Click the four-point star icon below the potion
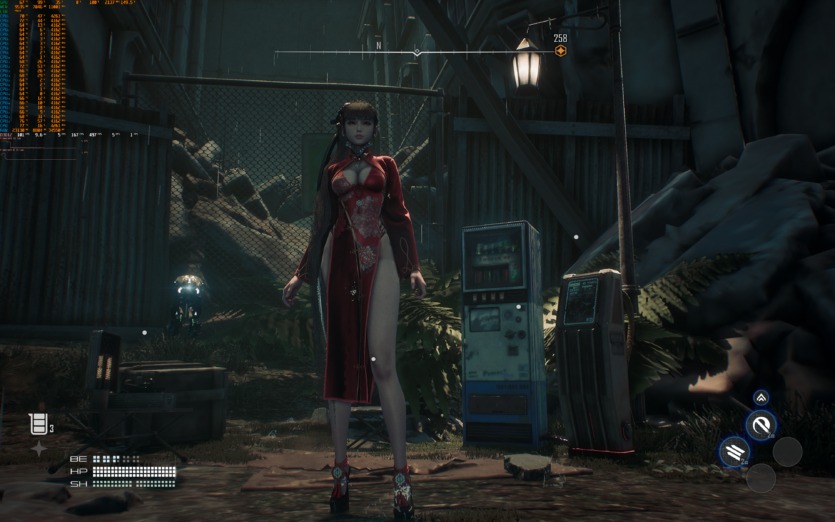835x522 pixels. (38, 449)
